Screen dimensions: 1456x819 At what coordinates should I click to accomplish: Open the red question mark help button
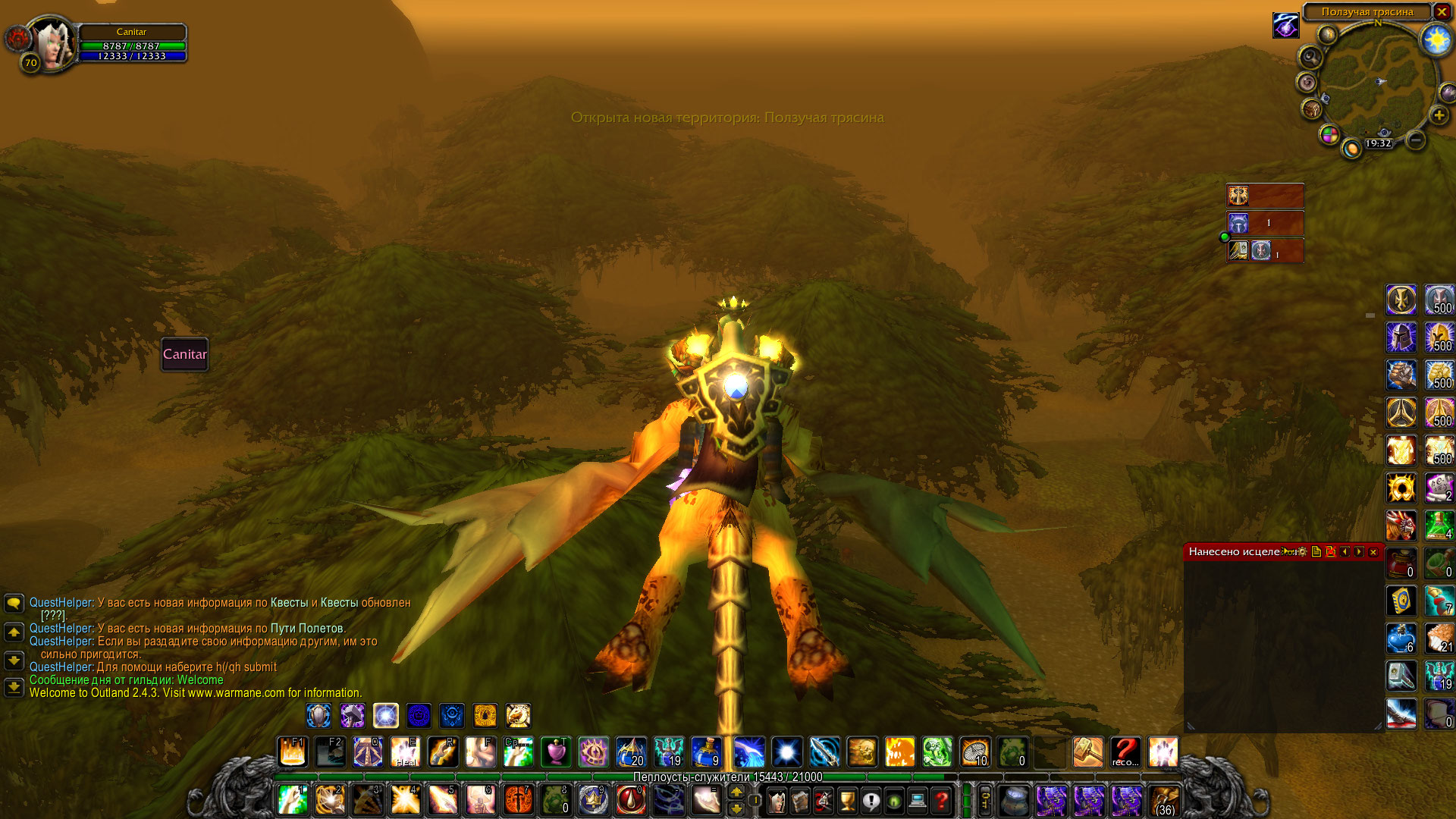(x=942, y=801)
